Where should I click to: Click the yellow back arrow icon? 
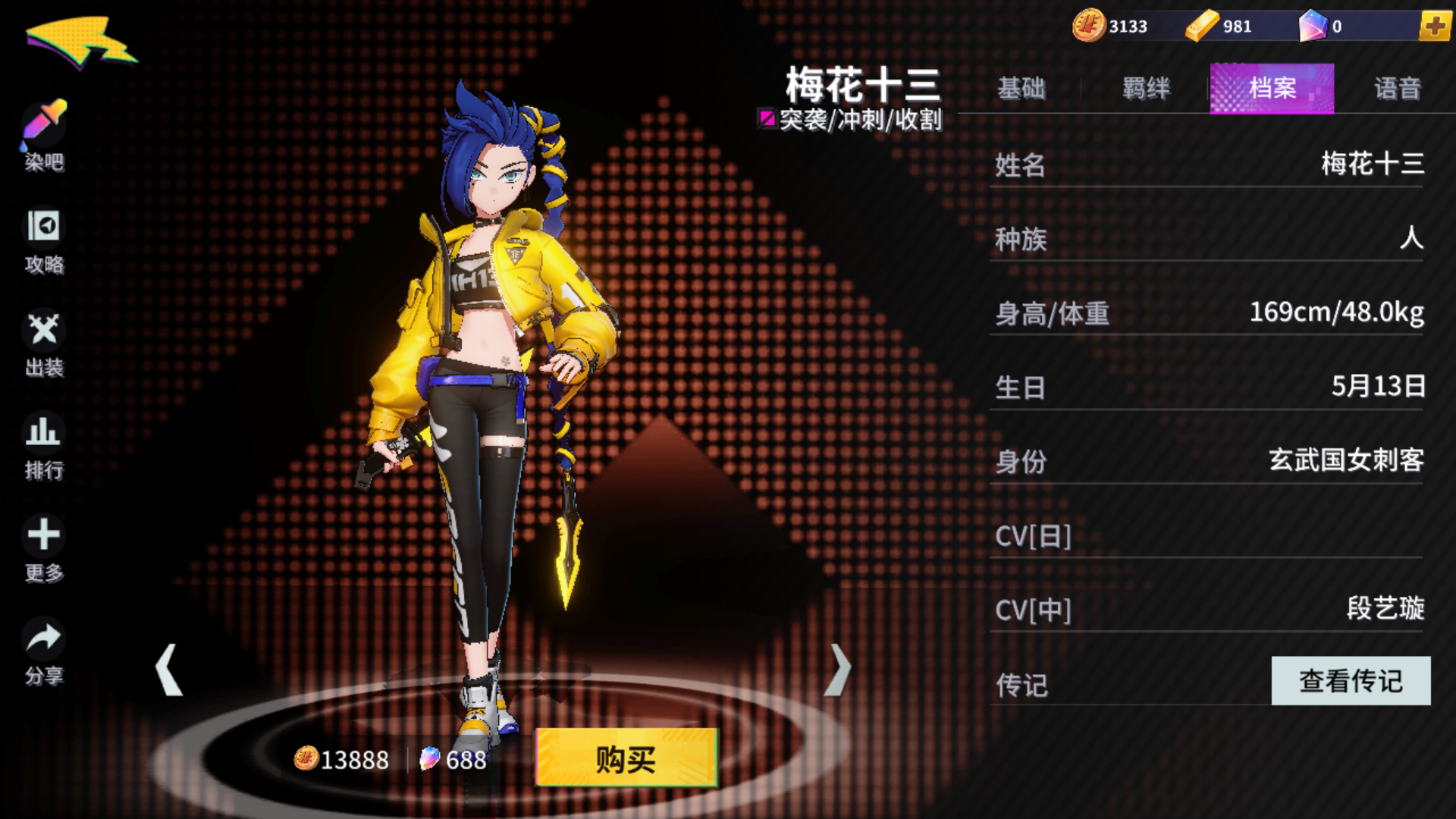(x=80, y=42)
